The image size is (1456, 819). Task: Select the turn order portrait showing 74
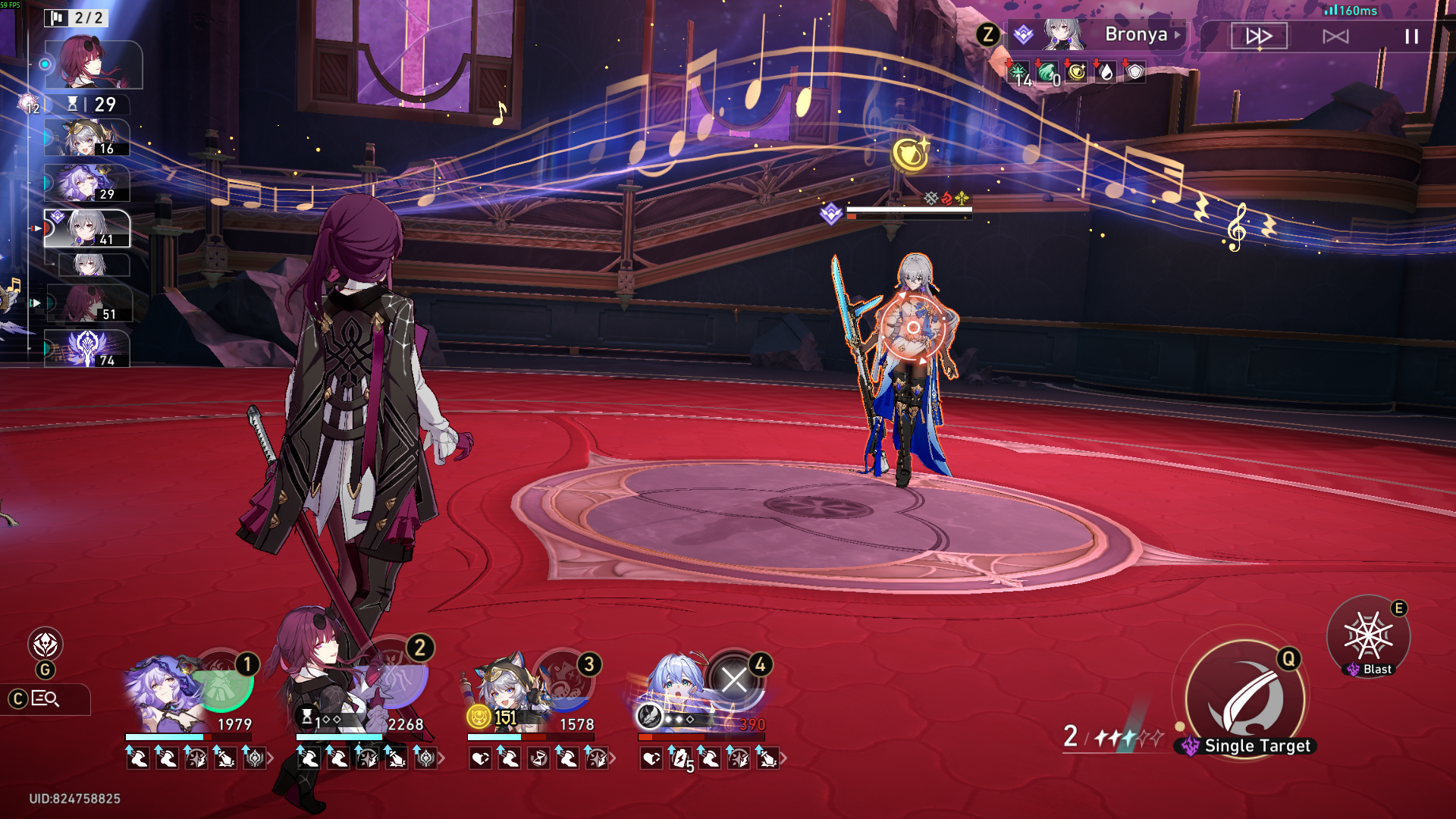pos(87,349)
